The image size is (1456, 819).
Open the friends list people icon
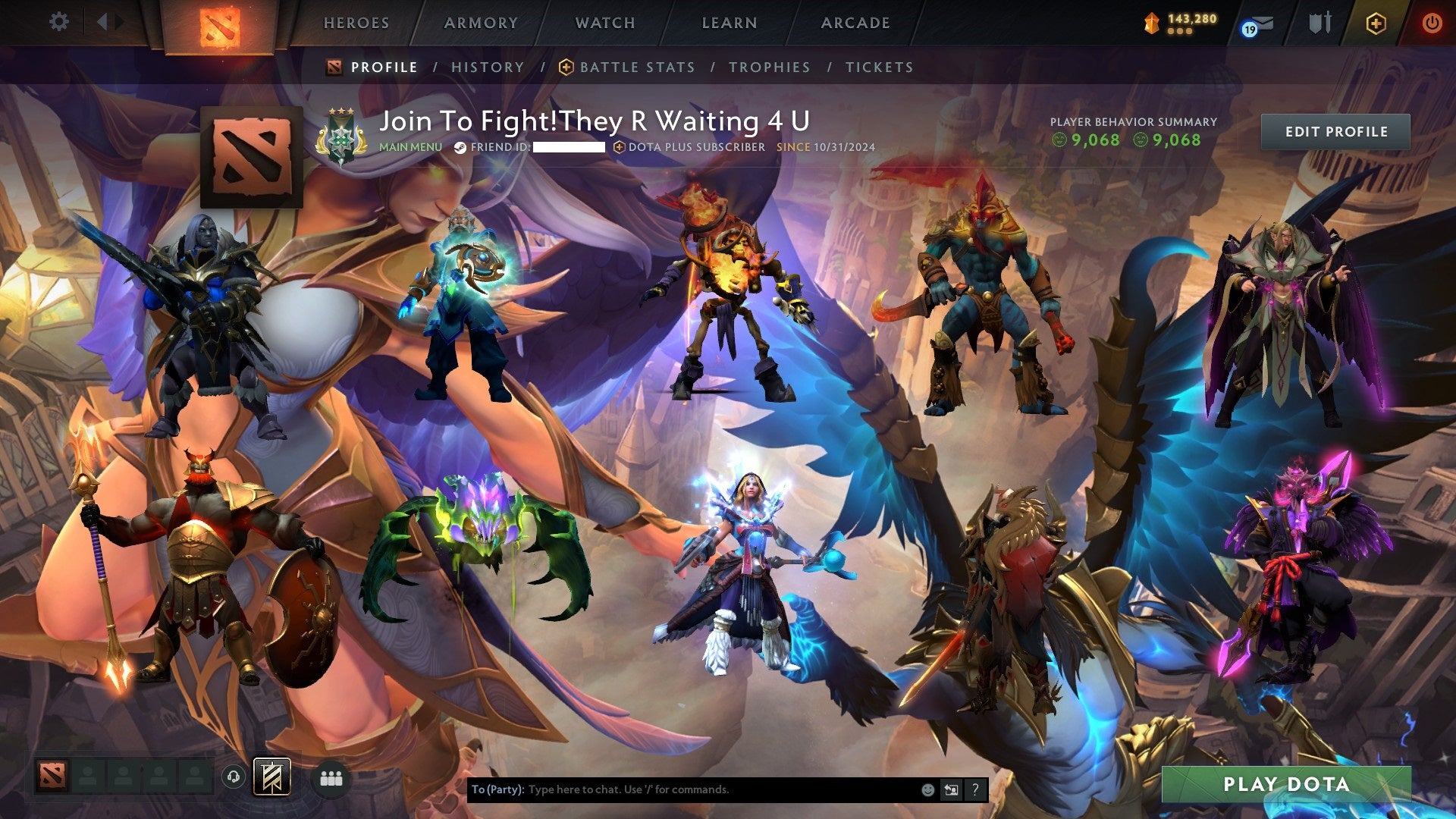click(x=332, y=778)
